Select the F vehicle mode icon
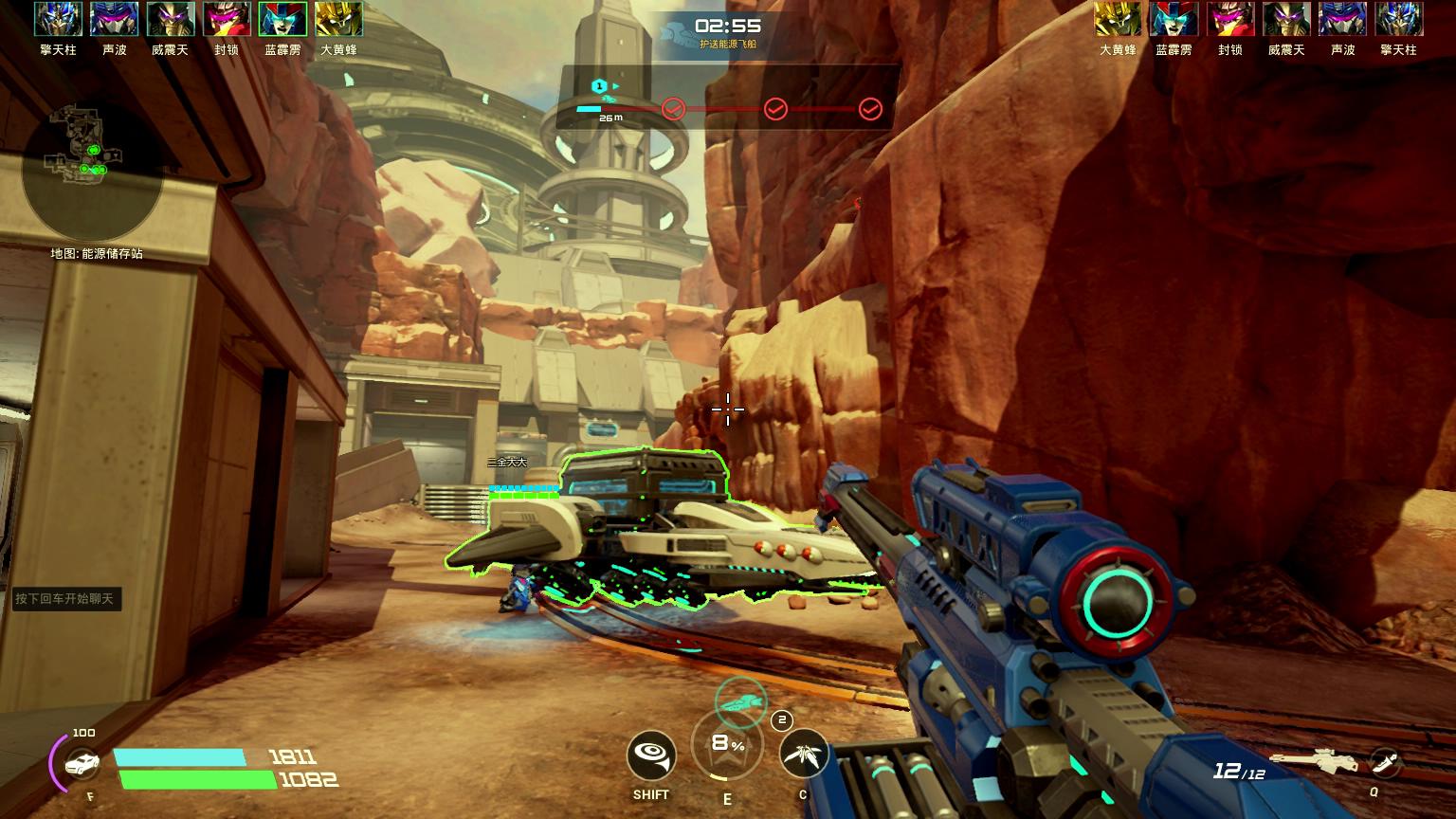 click(x=81, y=761)
